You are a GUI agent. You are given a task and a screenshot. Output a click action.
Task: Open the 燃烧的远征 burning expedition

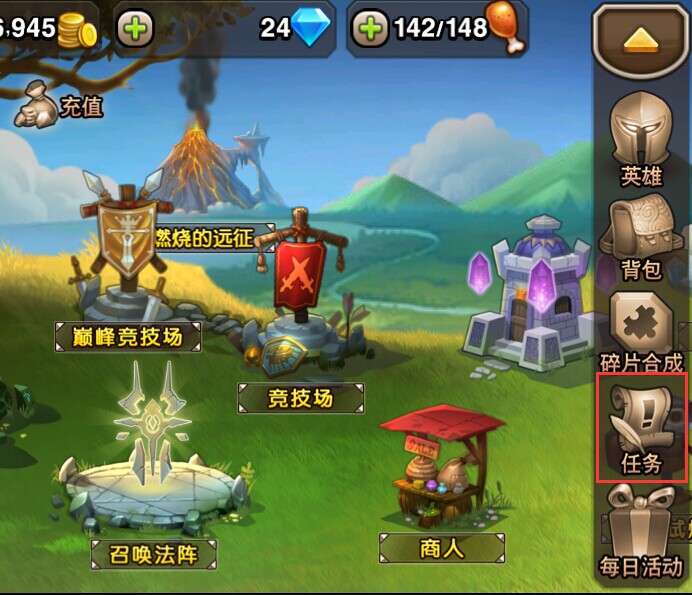coord(213,237)
